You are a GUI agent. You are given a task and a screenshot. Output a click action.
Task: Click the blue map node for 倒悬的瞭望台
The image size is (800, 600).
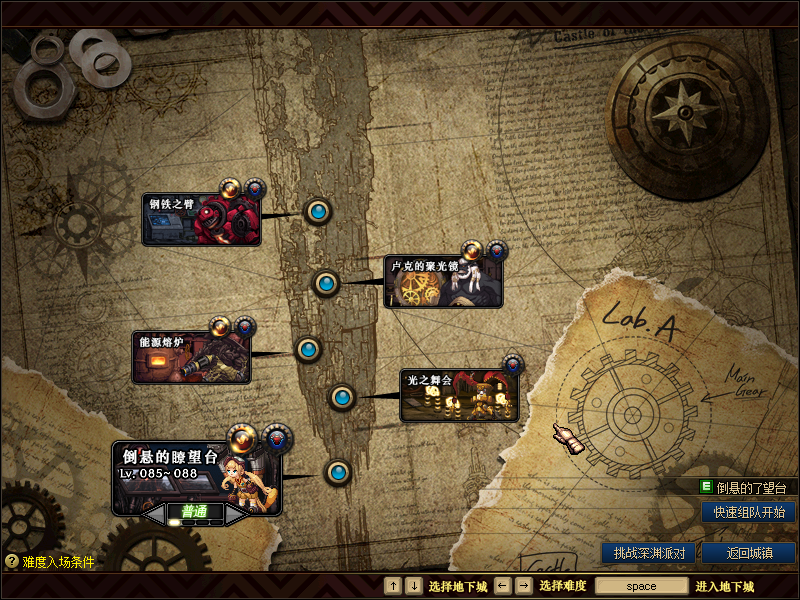point(338,472)
